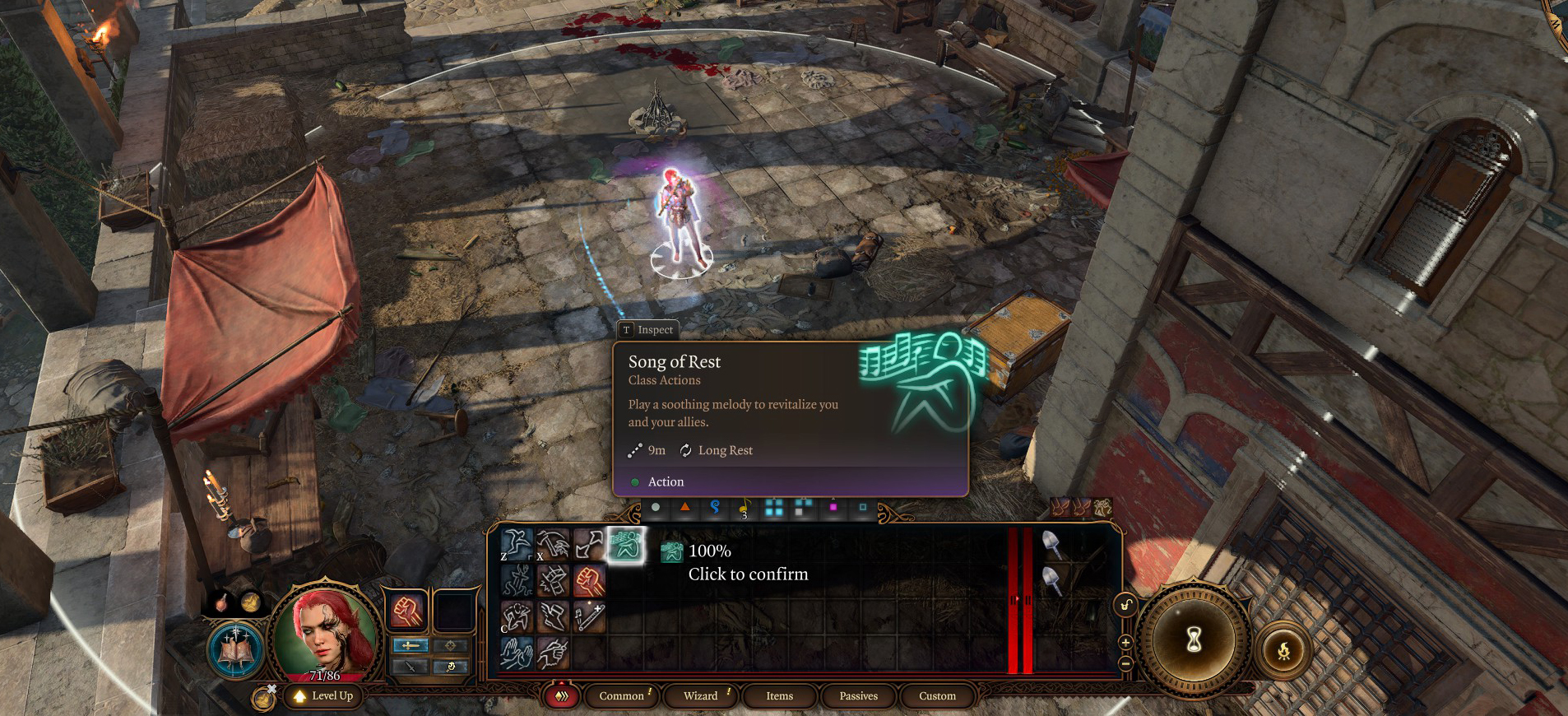Image resolution: width=1568 pixels, height=716 pixels.
Task: Add a hotbar row with the plus button
Action: [1125, 642]
